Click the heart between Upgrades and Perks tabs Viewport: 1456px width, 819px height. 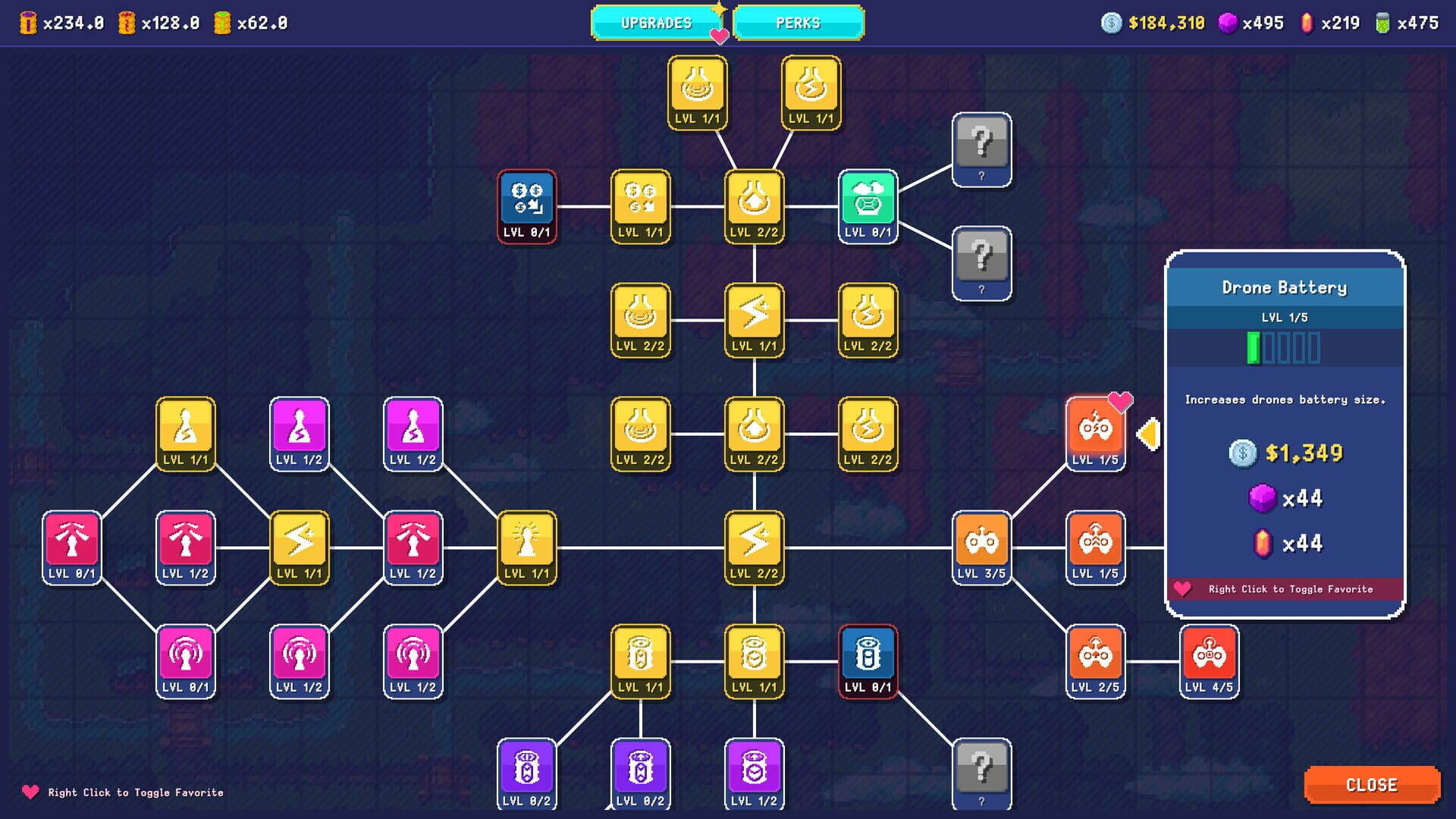pyautogui.click(x=720, y=34)
